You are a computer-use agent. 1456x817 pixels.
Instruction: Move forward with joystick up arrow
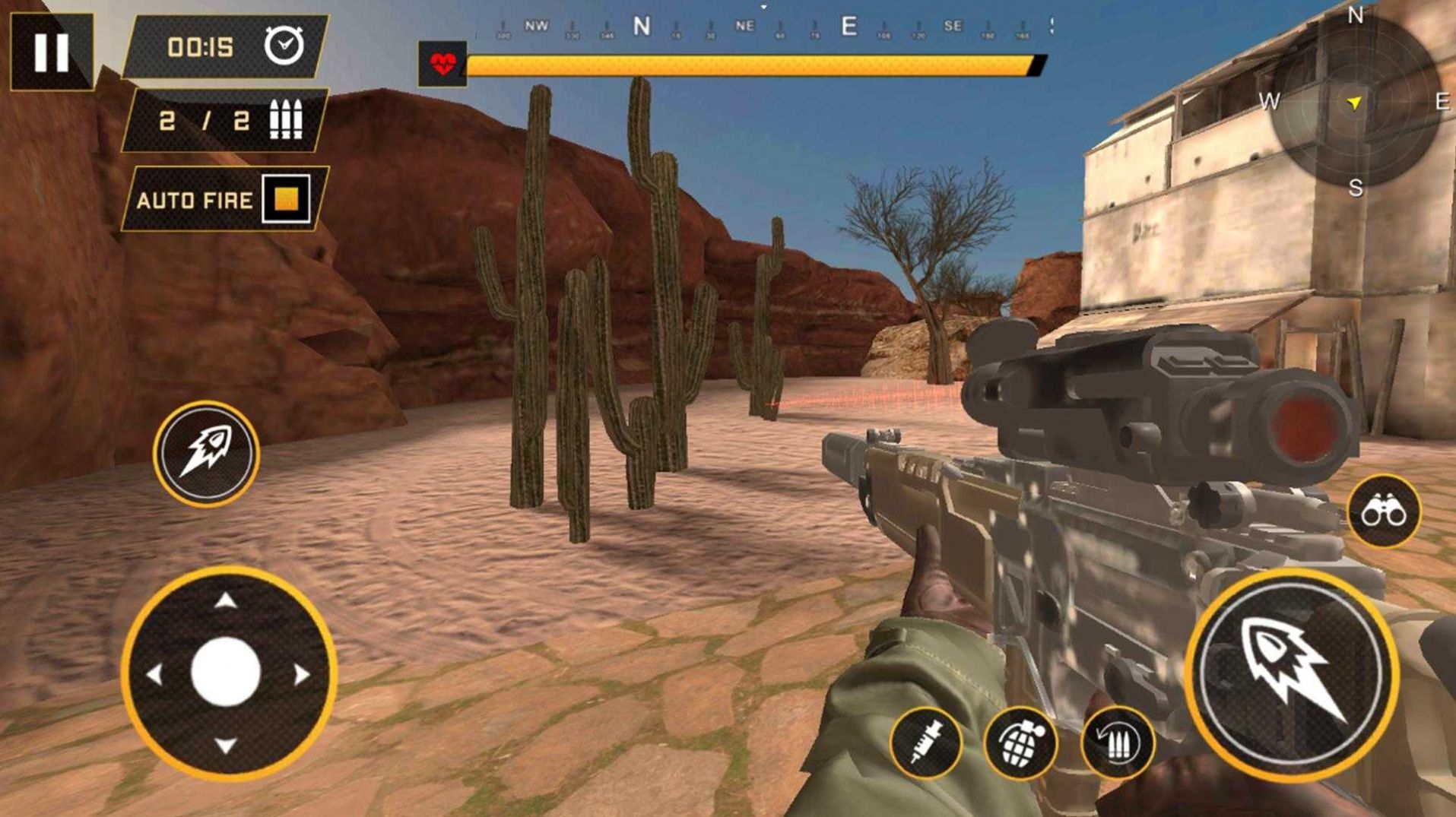click(225, 602)
